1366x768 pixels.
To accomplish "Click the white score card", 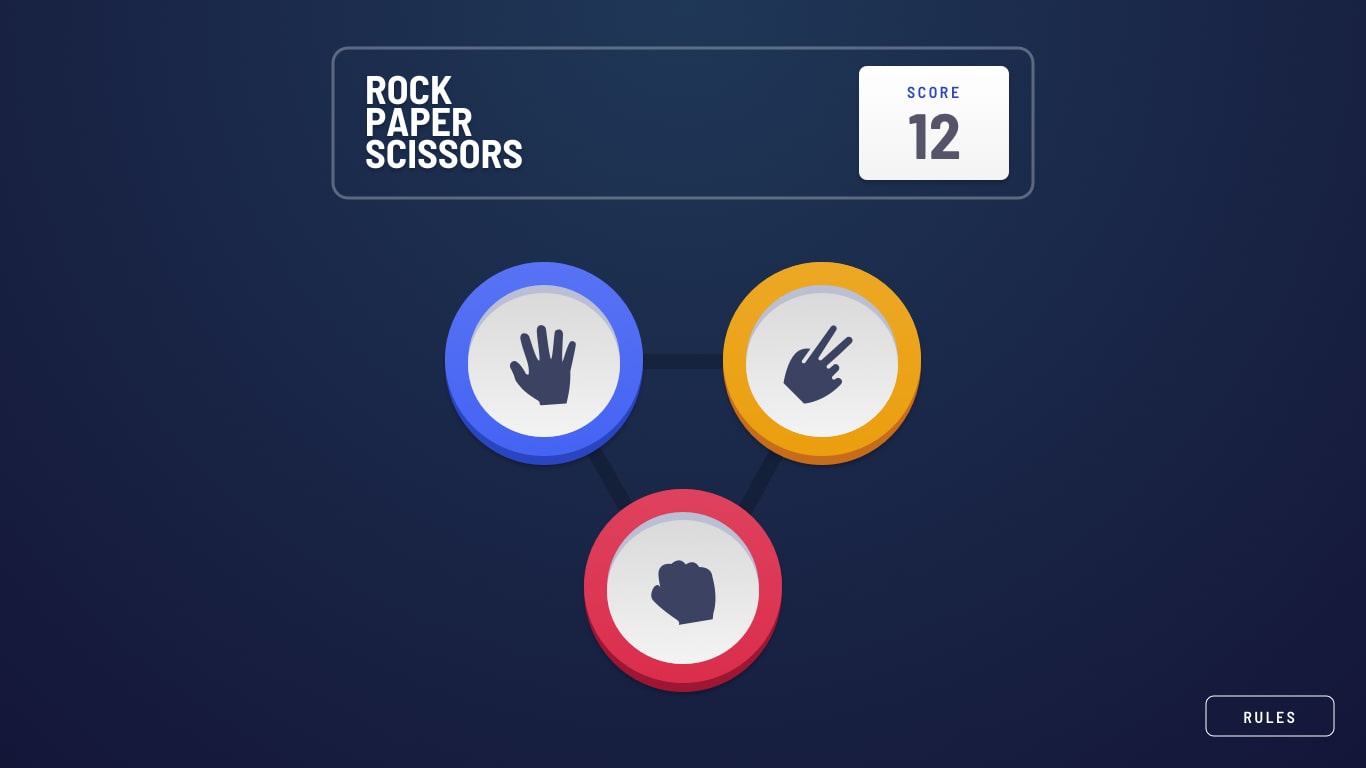I will [933, 122].
